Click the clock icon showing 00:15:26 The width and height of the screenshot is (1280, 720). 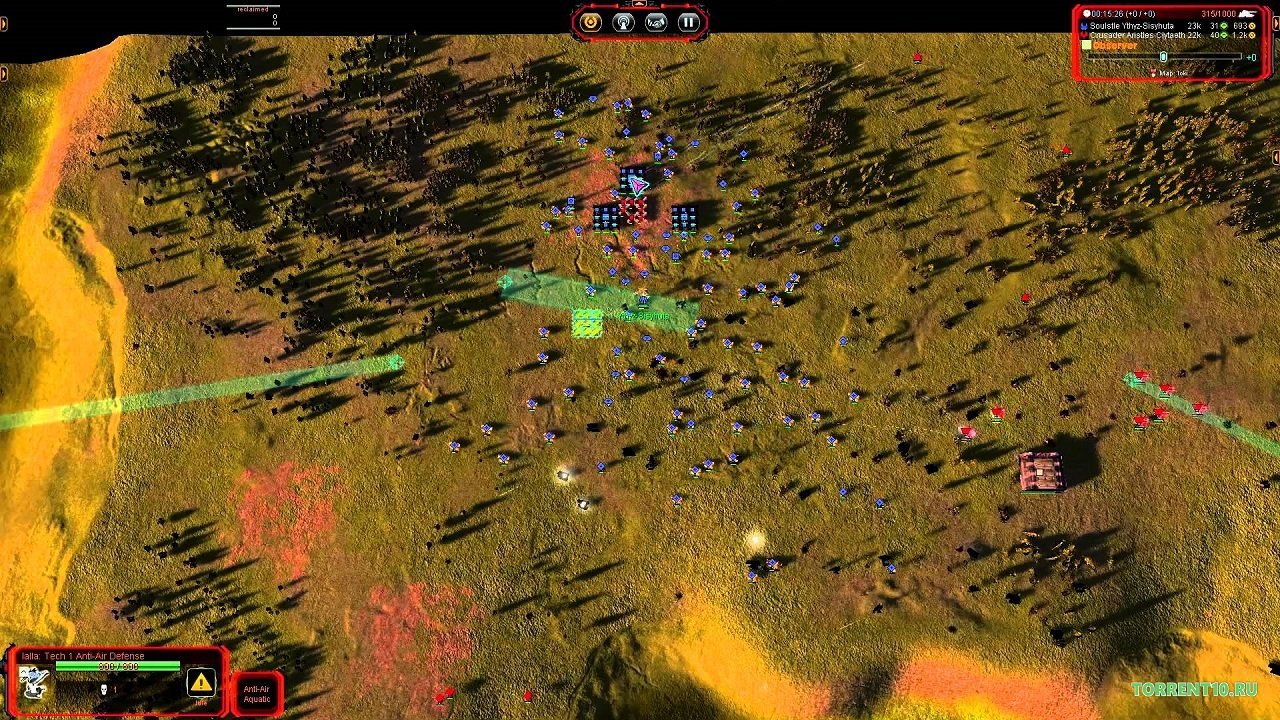1086,13
